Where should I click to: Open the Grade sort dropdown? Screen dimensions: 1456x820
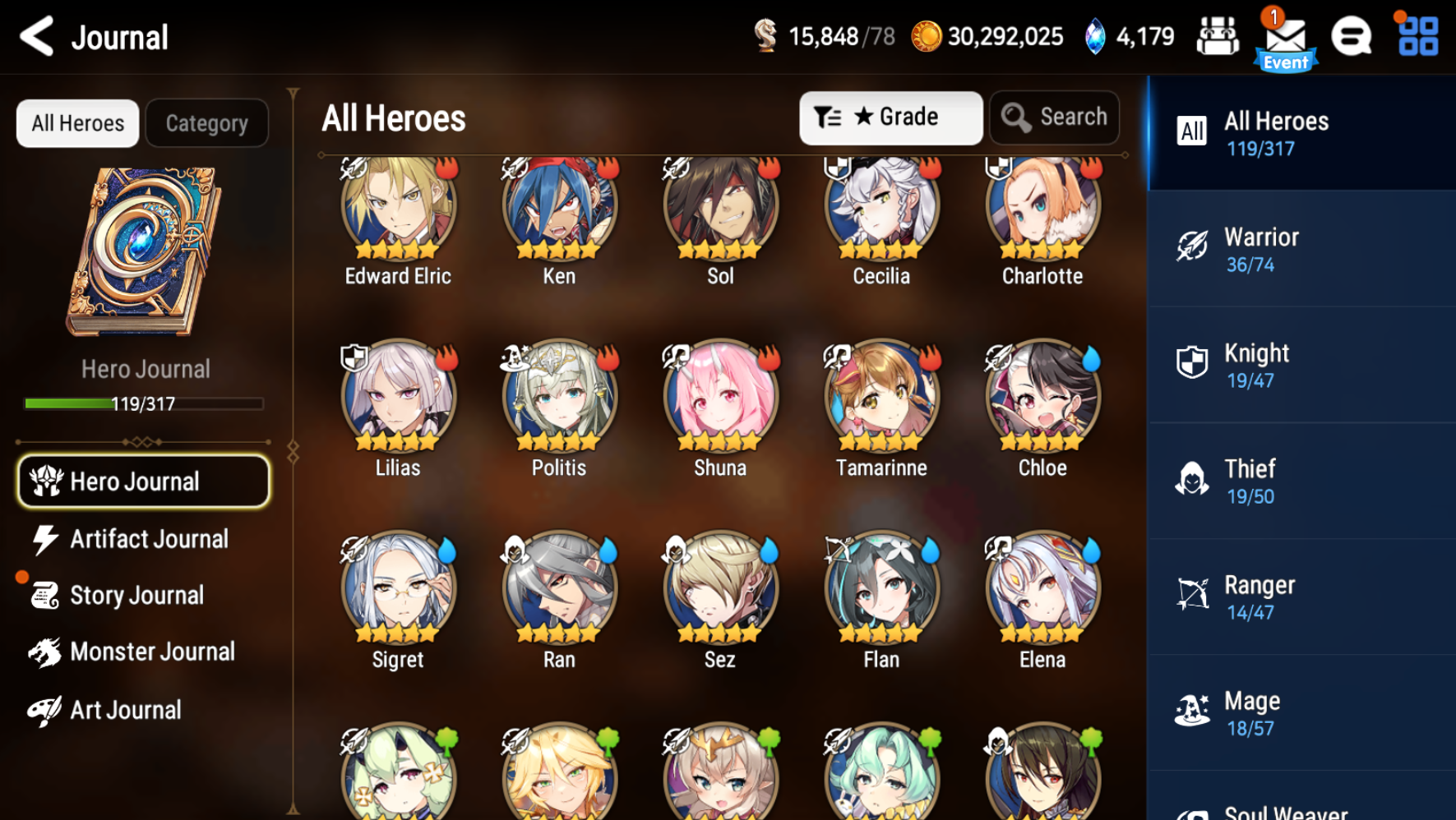point(890,117)
